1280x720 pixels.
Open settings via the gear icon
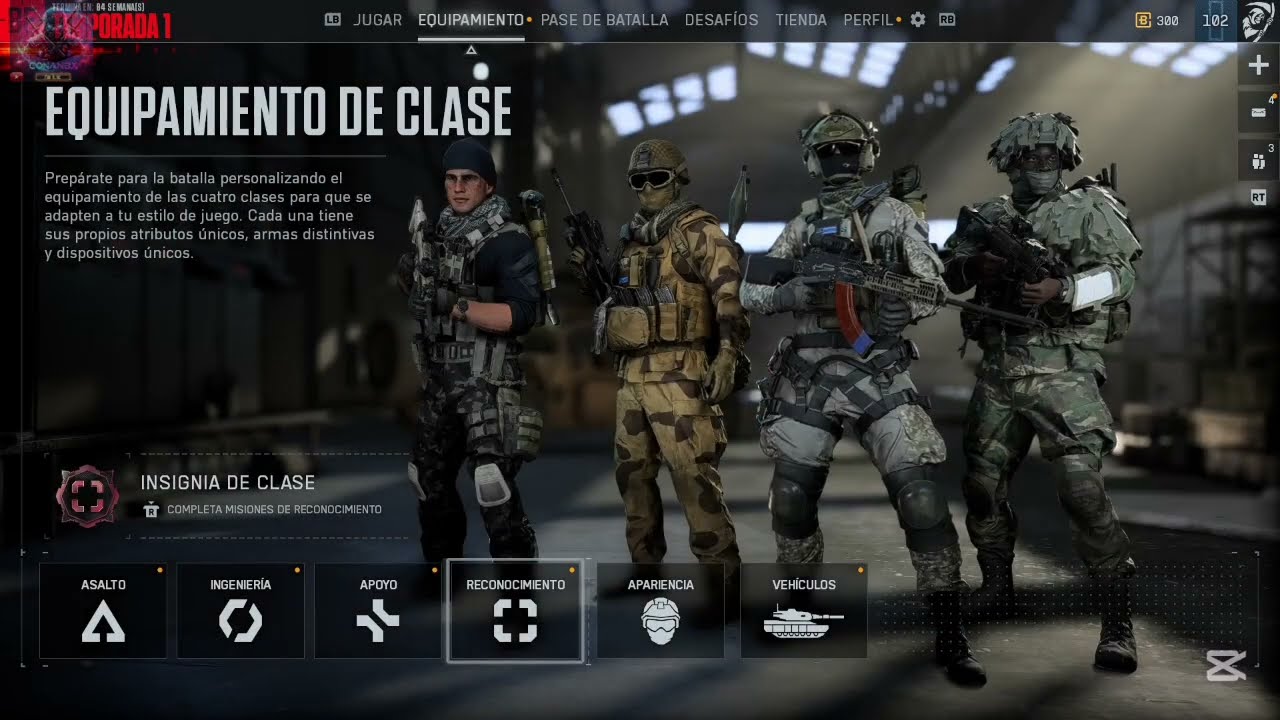918,20
